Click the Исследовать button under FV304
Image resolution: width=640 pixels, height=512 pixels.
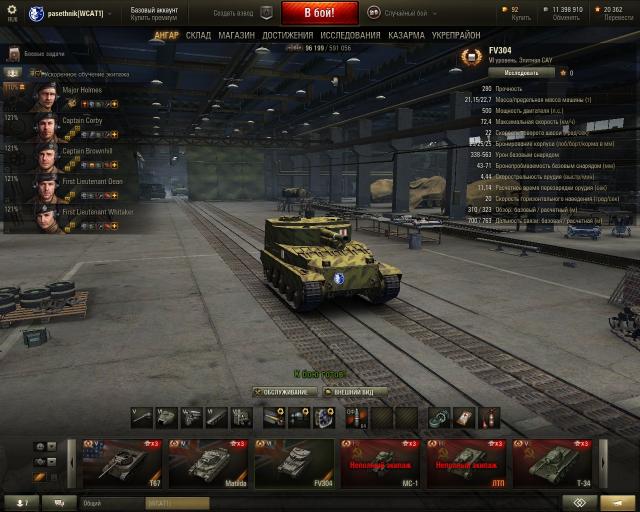tap(523, 73)
